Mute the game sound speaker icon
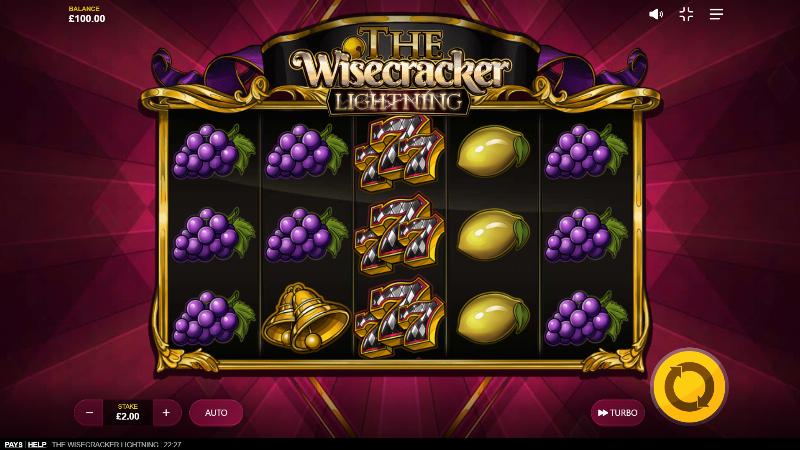Screen dimensions: 800x450 656,14
